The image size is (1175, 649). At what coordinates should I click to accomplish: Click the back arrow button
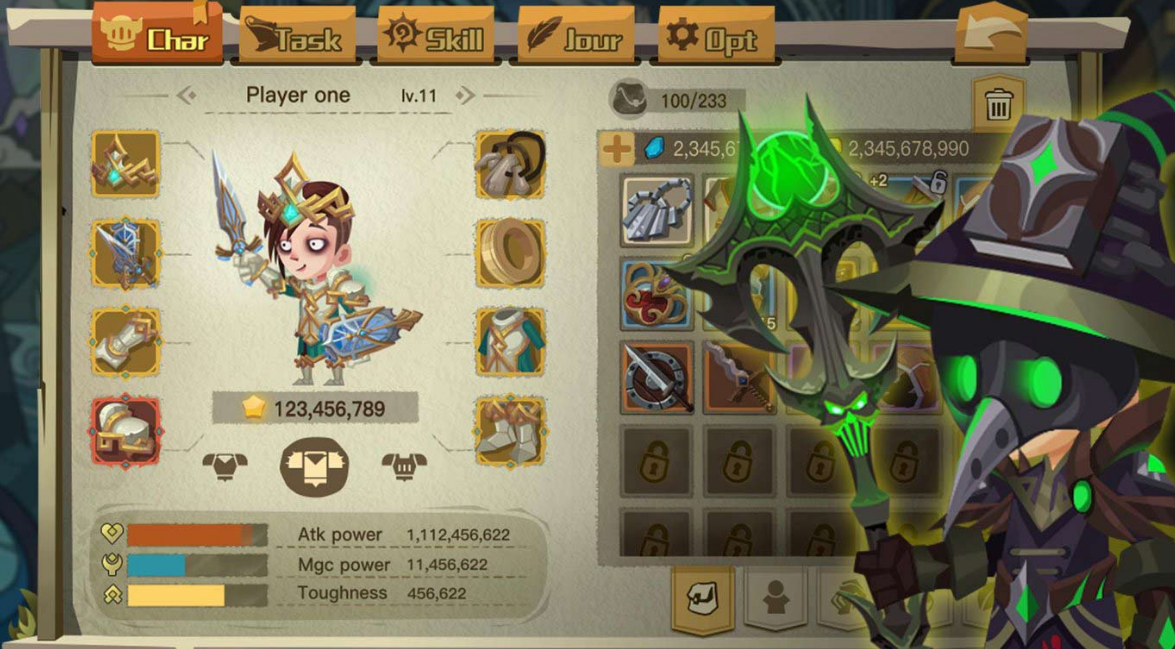tap(990, 36)
